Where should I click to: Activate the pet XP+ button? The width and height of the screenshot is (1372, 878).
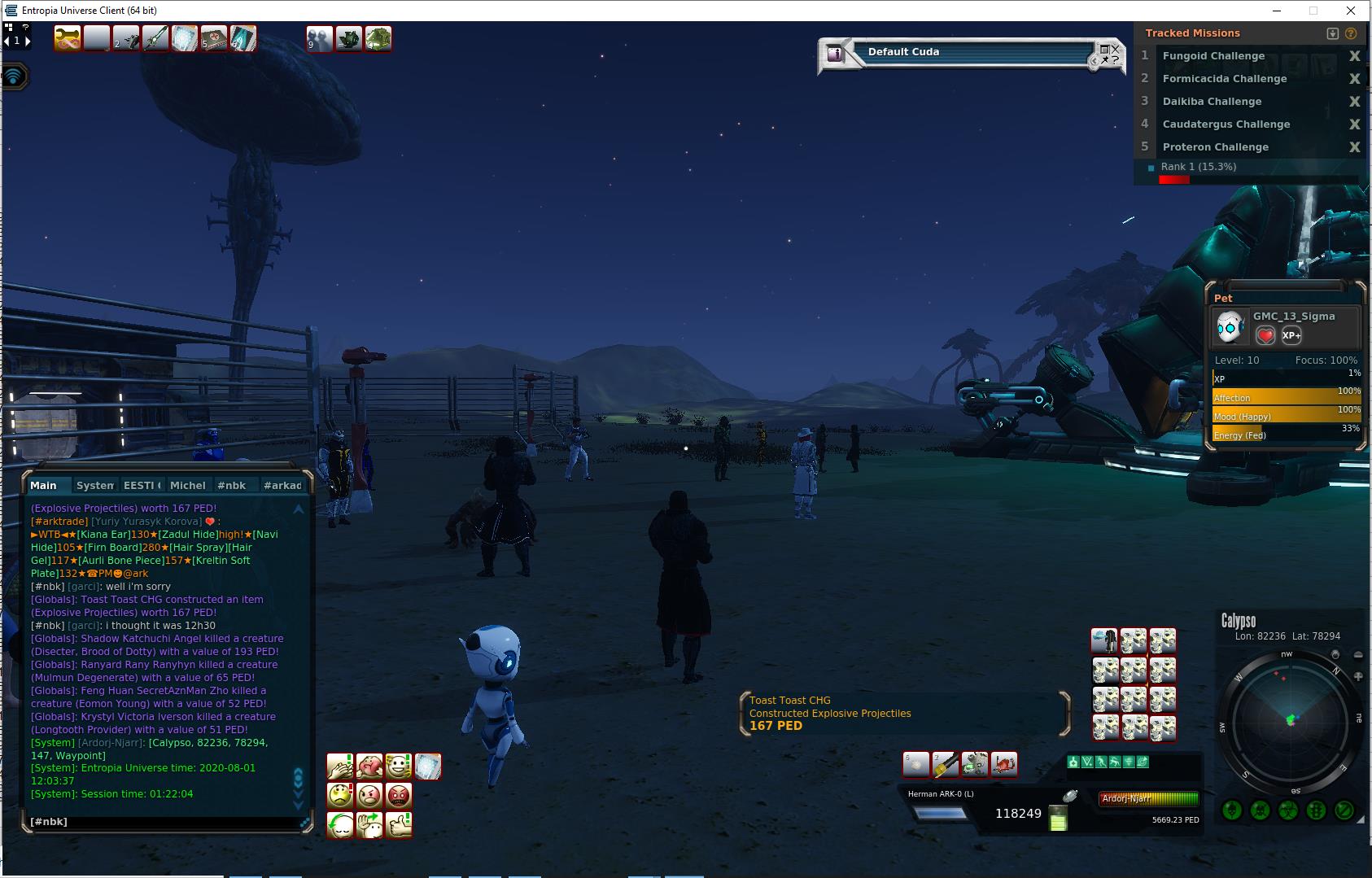coord(1291,335)
